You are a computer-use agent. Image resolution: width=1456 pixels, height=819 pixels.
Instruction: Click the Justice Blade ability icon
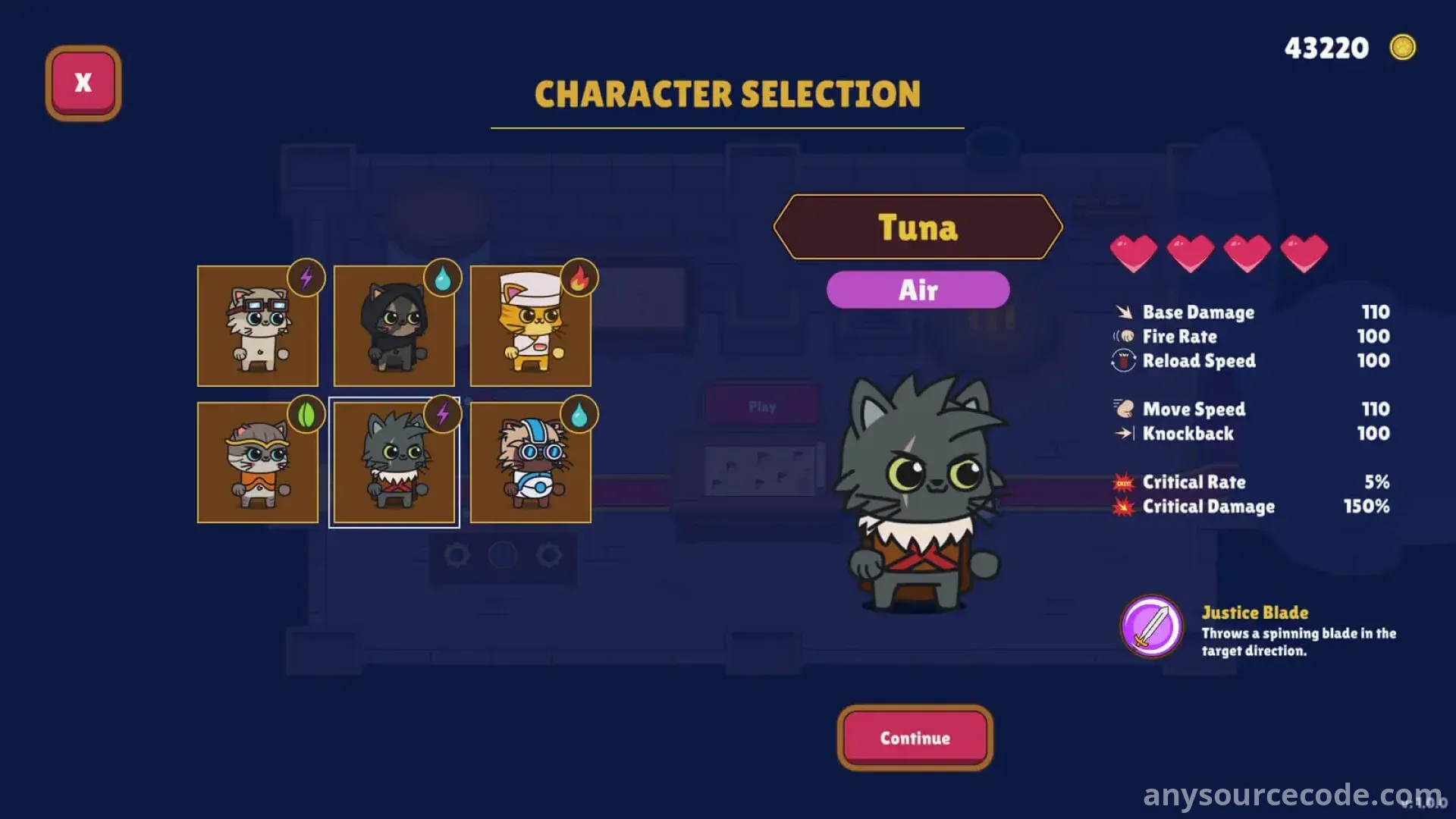click(1151, 626)
